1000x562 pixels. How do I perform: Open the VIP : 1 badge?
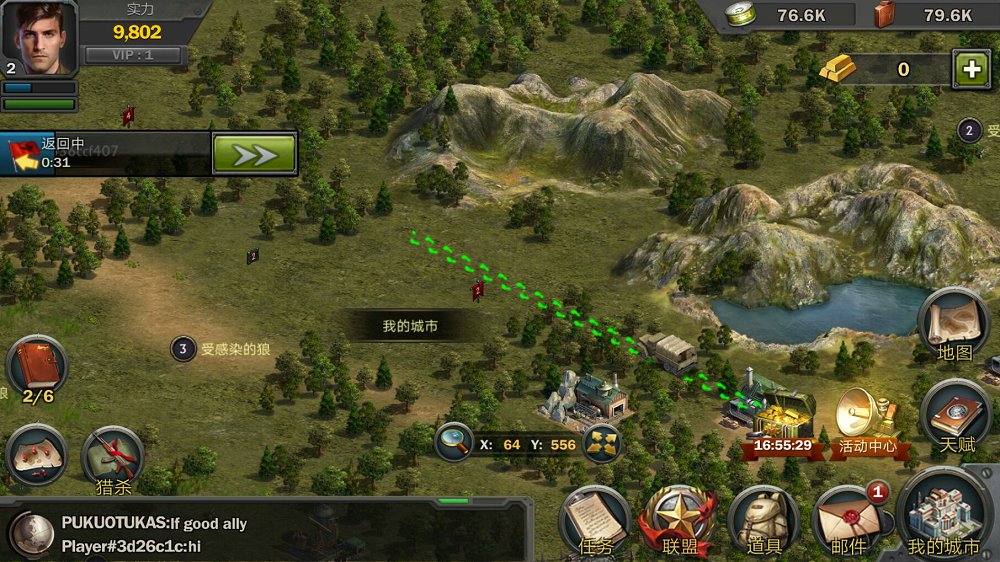click(x=132, y=56)
